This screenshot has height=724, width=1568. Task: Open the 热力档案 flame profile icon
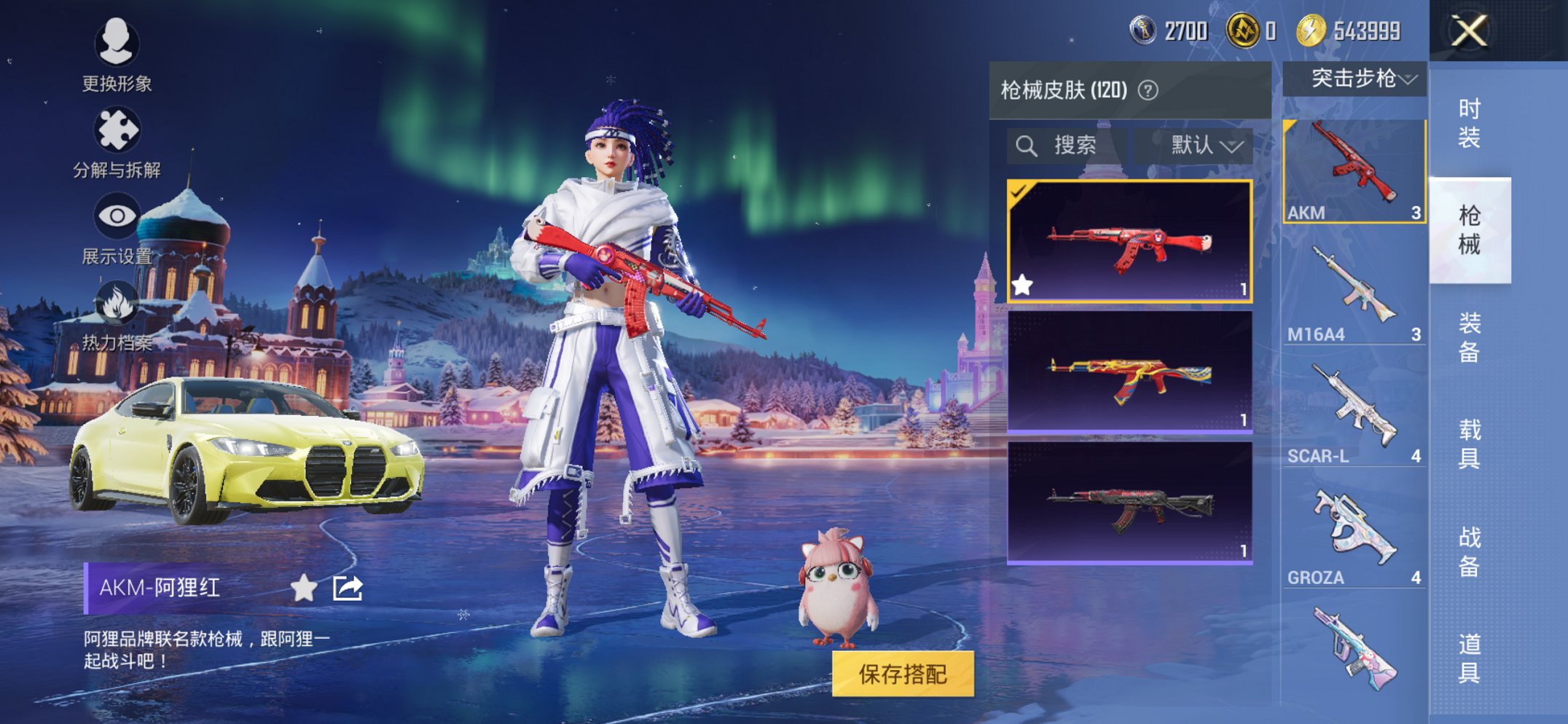(x=117, y=304)
